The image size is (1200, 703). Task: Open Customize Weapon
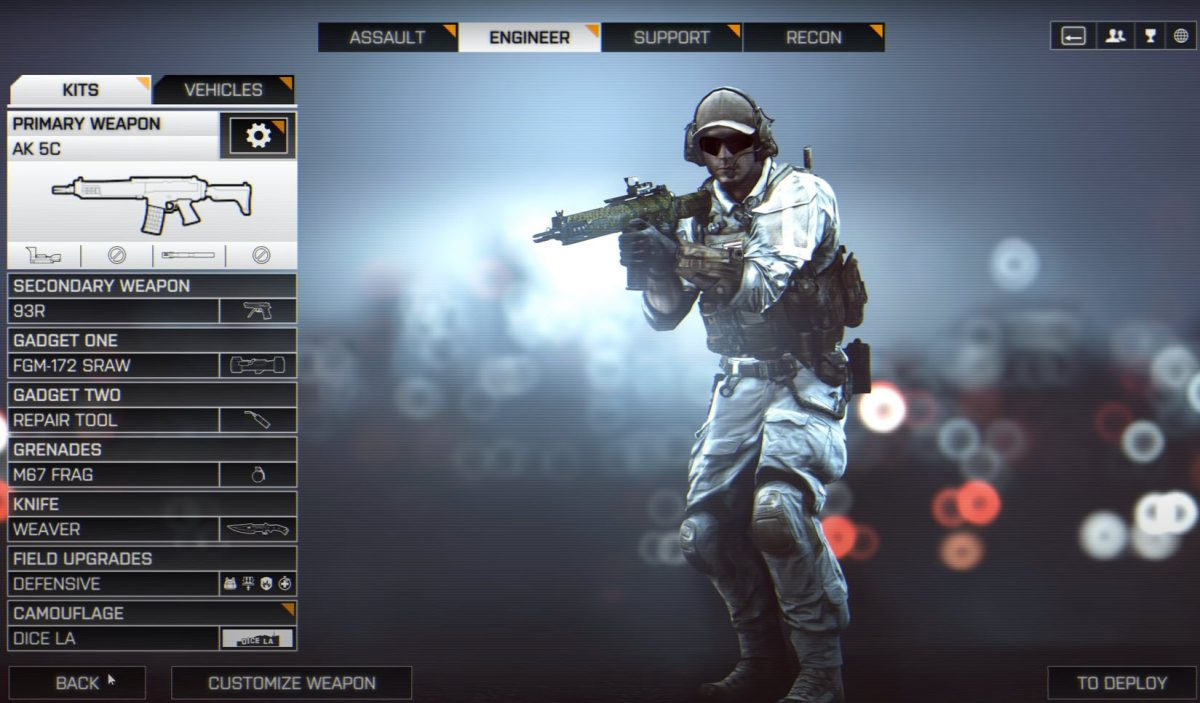(291, 683)
